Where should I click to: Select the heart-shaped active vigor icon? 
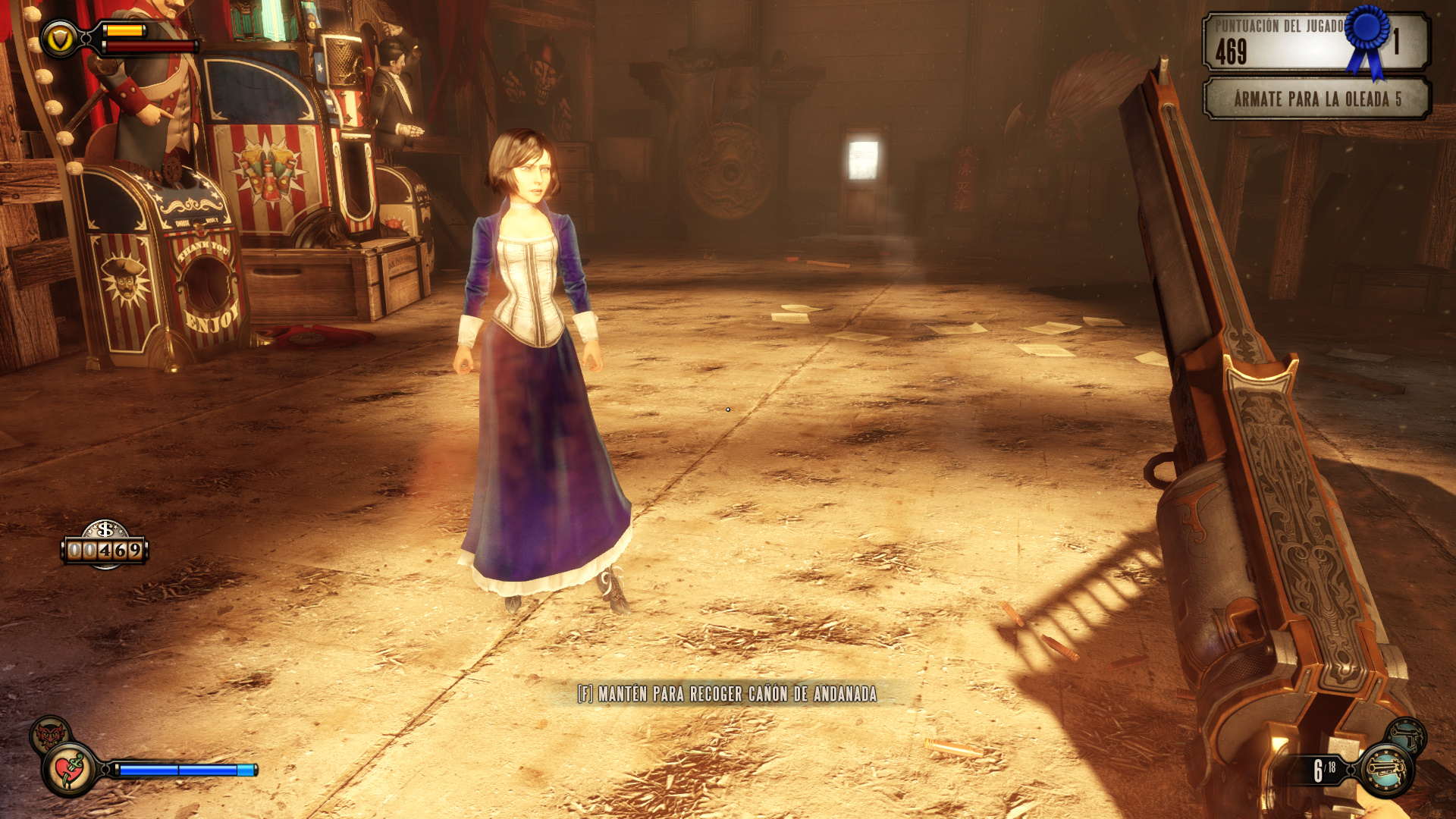[x=70, y=770]
